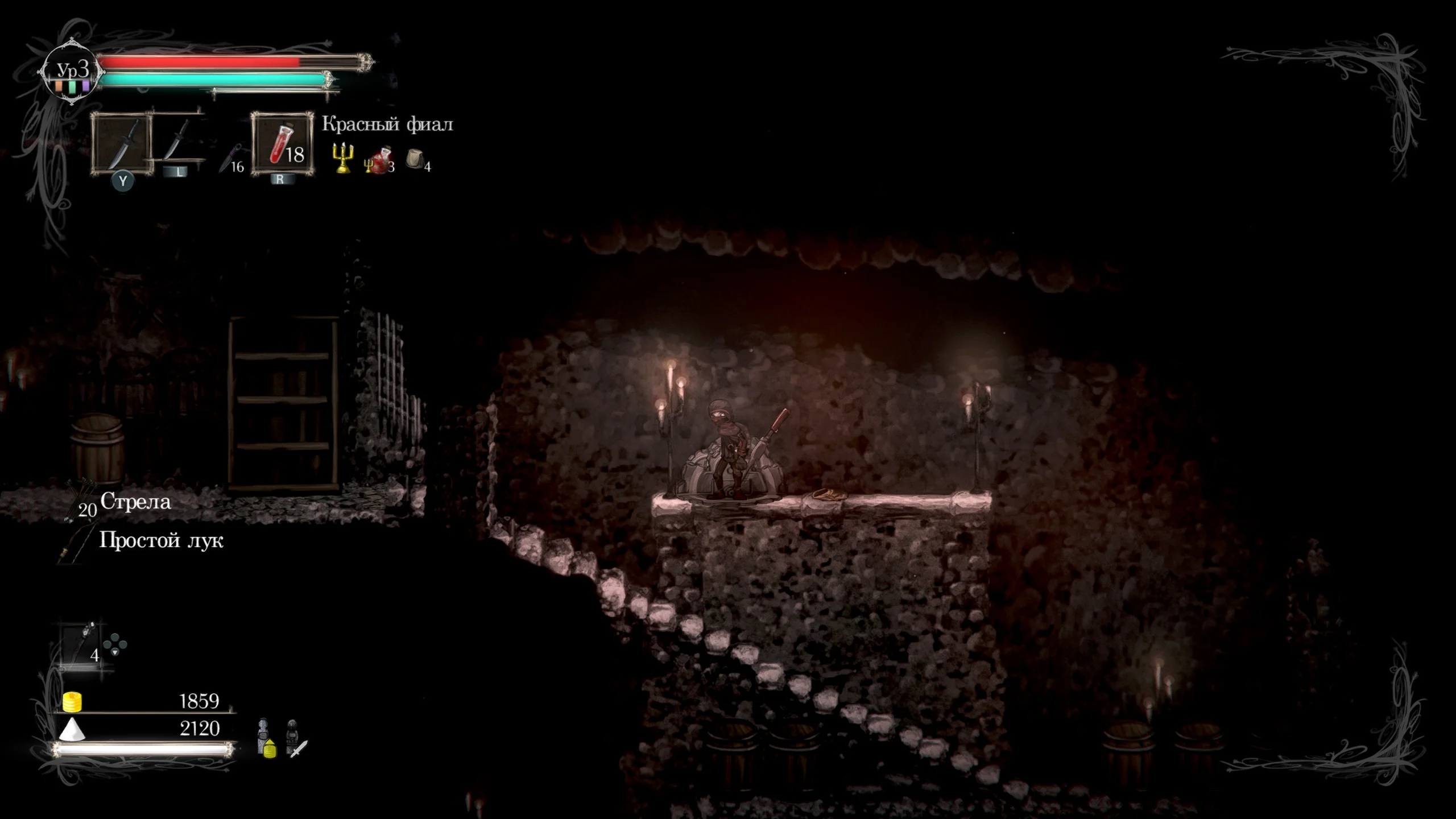The height and width of the screenshot is (819, 1456).
Task: Click the down arrow on the d-pad indicator
Action: [115, 652]
